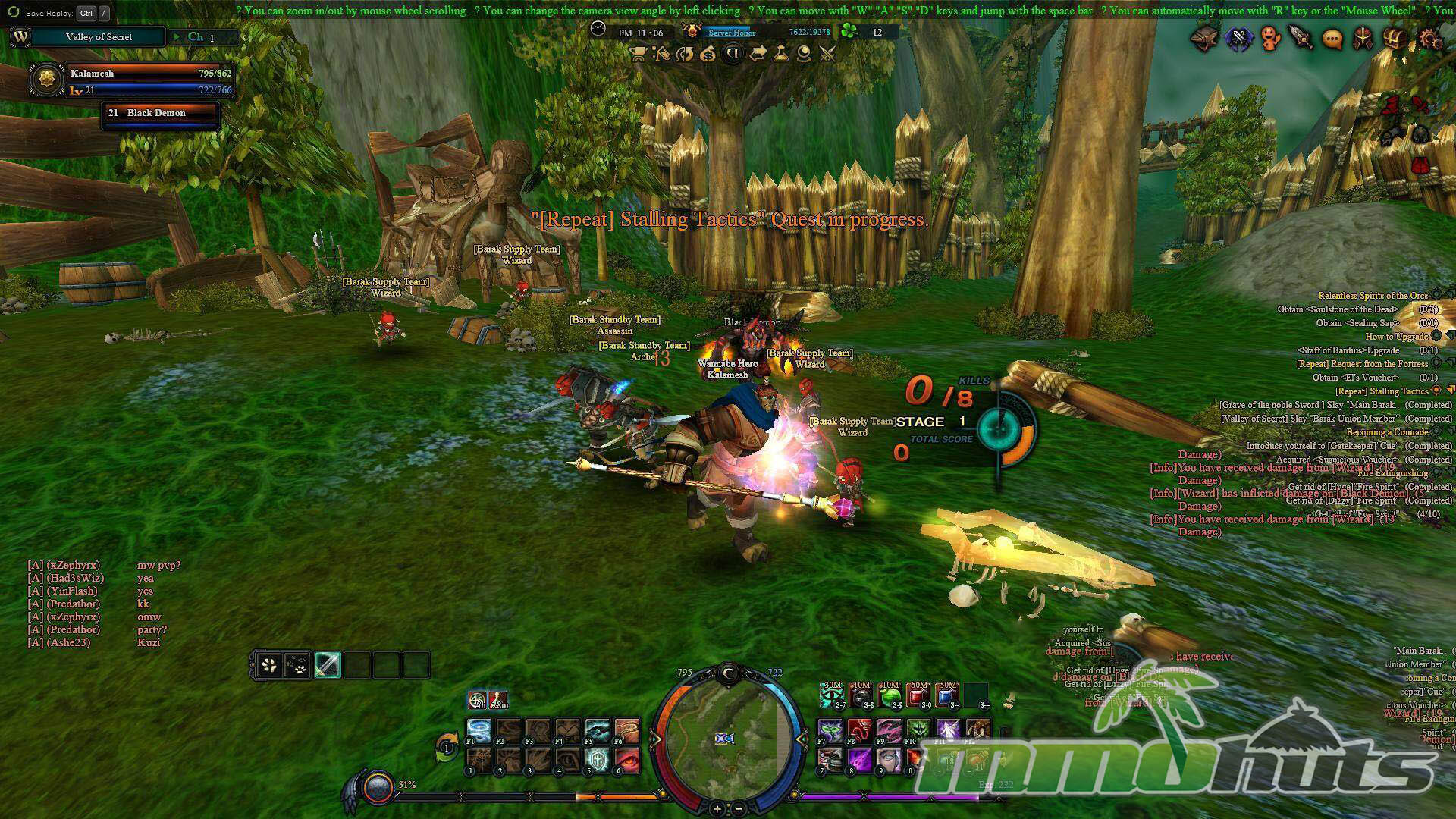This screenshot has height=819, width=1456.
Task: Use the green orb item in slot S-9
Action: (890, 695)
